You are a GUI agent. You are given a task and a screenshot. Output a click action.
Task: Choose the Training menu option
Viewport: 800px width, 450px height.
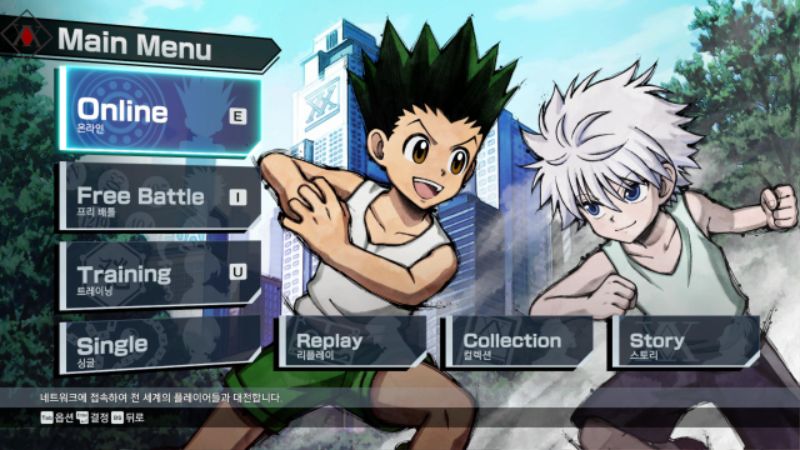pos(158,274)
